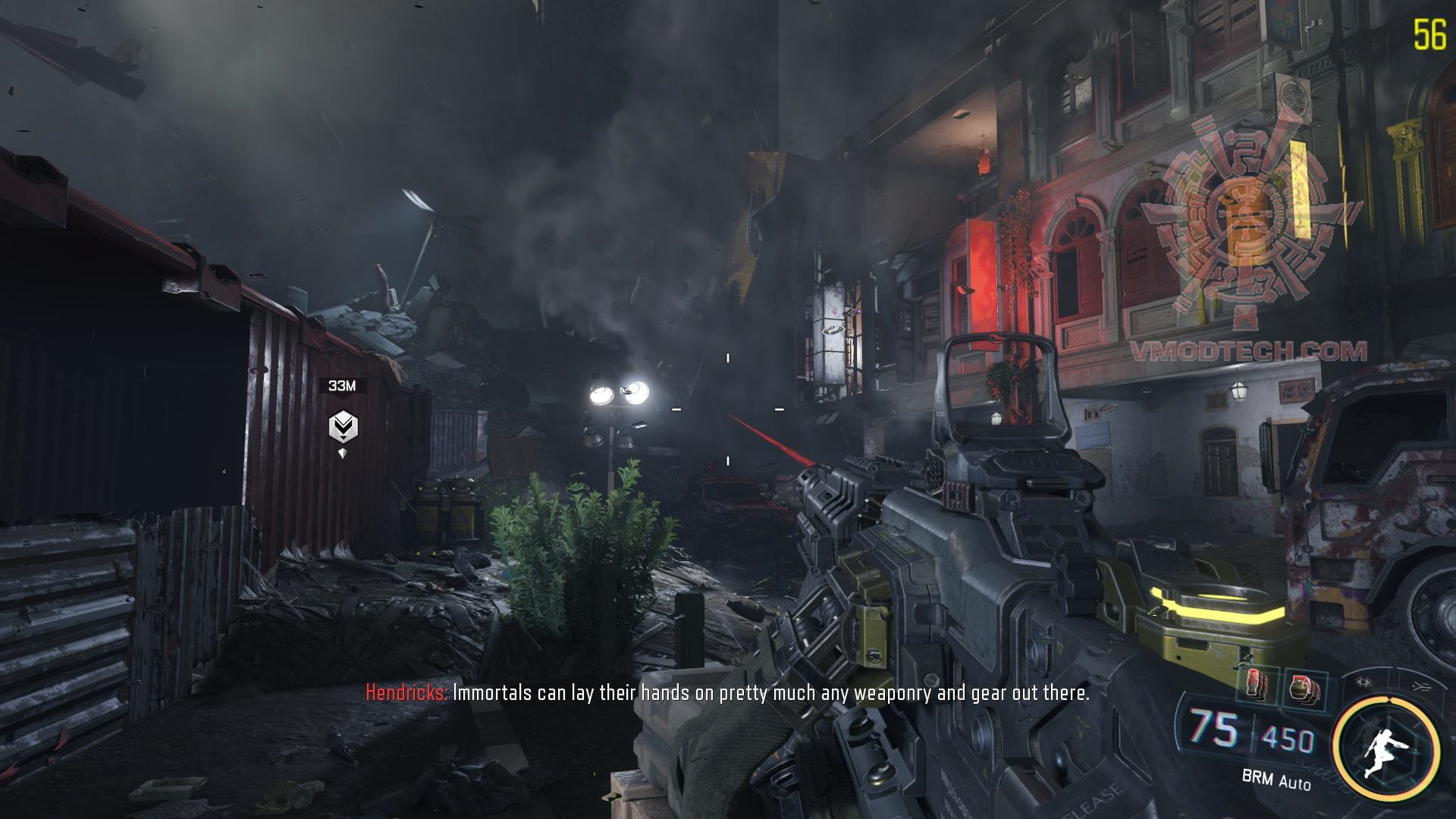Toggle the eye vision mode icon
The width and height of the screenshot is (1456, 819).
[x=1365, y=682]
